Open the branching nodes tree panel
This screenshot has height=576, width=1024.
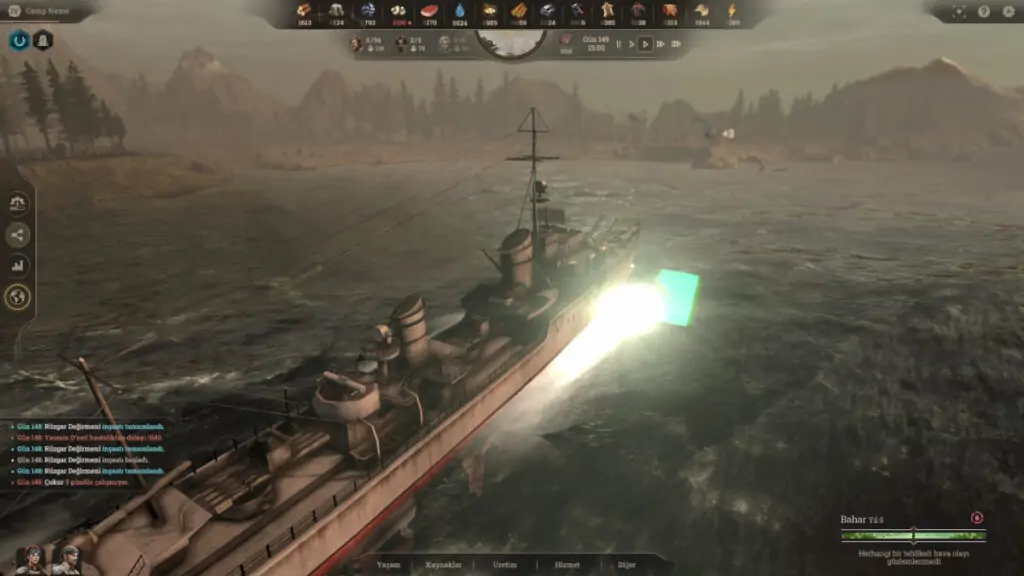point(18,235)
